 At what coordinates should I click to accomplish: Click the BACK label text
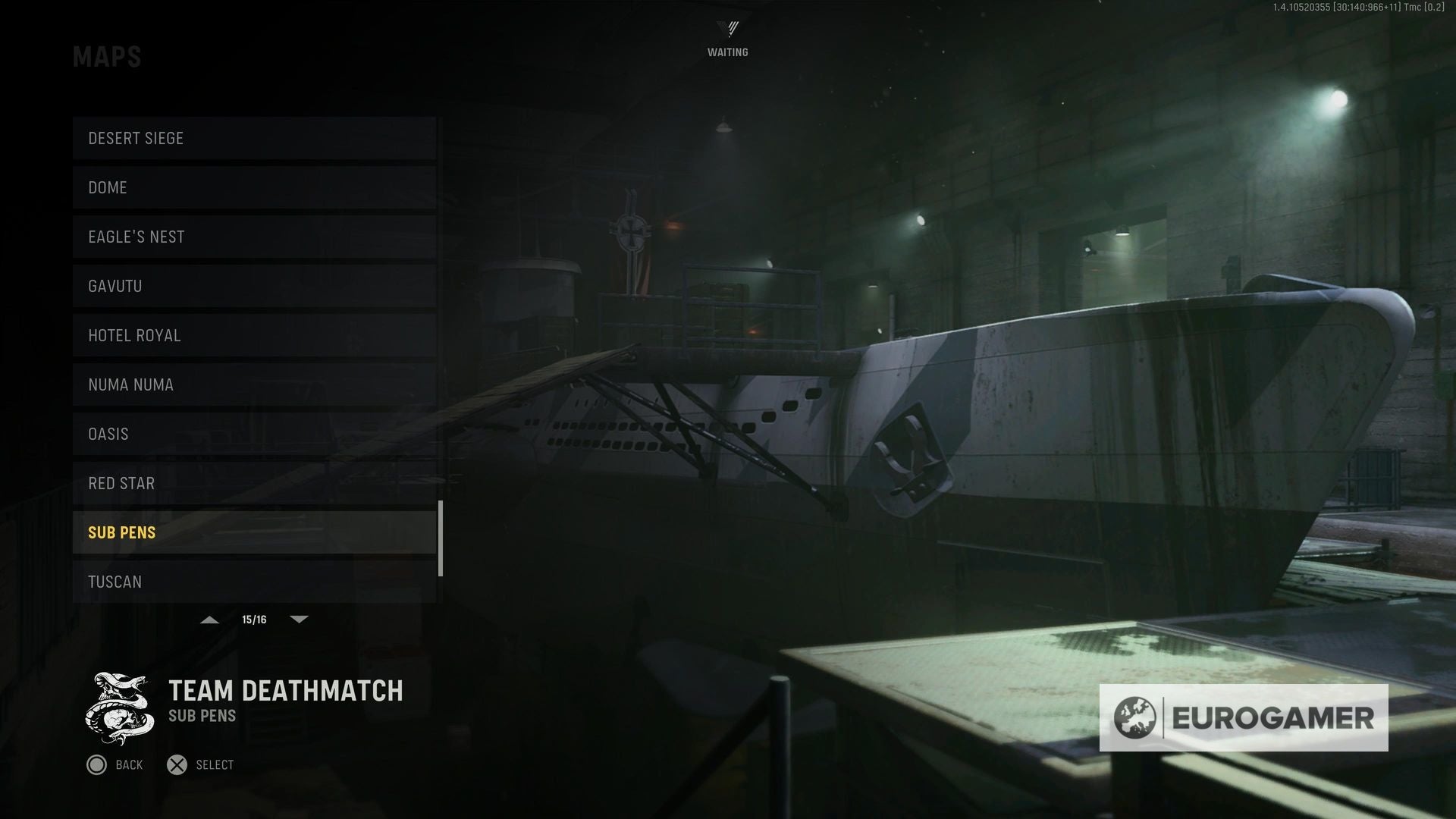pyautogui.click(x=130, y=765)
